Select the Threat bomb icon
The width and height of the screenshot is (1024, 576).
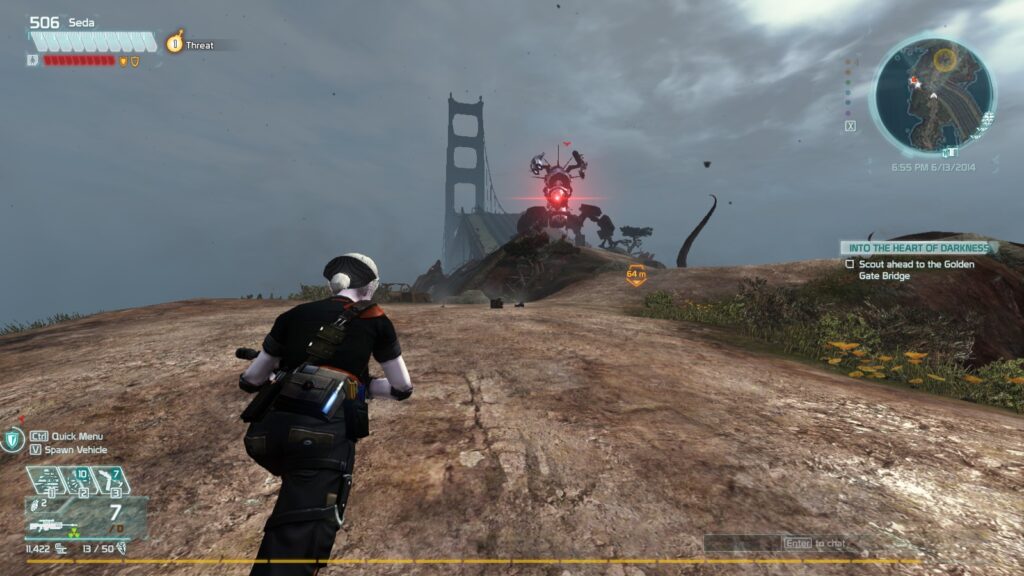[175, 43]
